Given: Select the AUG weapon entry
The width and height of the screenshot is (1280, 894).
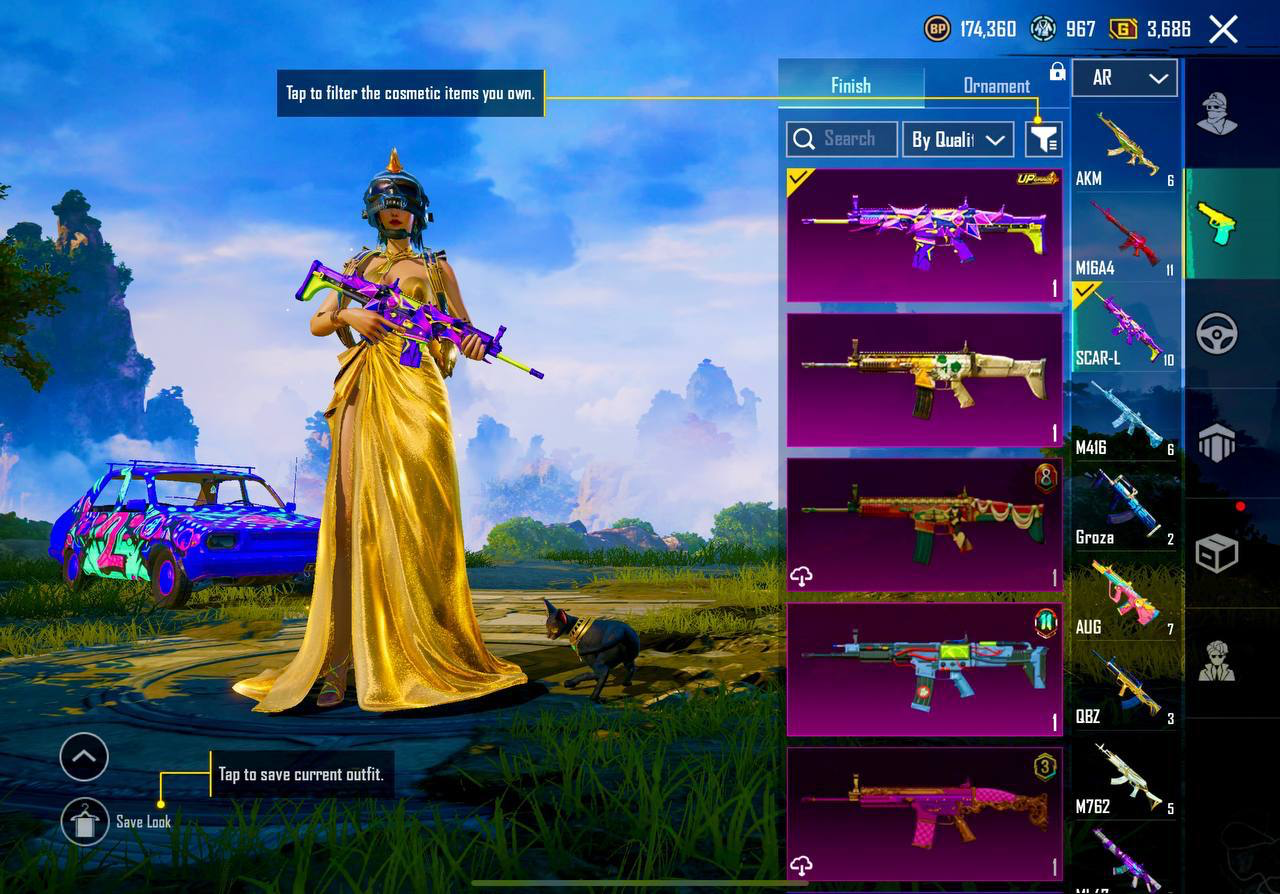Looking at the screenshot, I should pyautogui.click(x=1125, y=597).
